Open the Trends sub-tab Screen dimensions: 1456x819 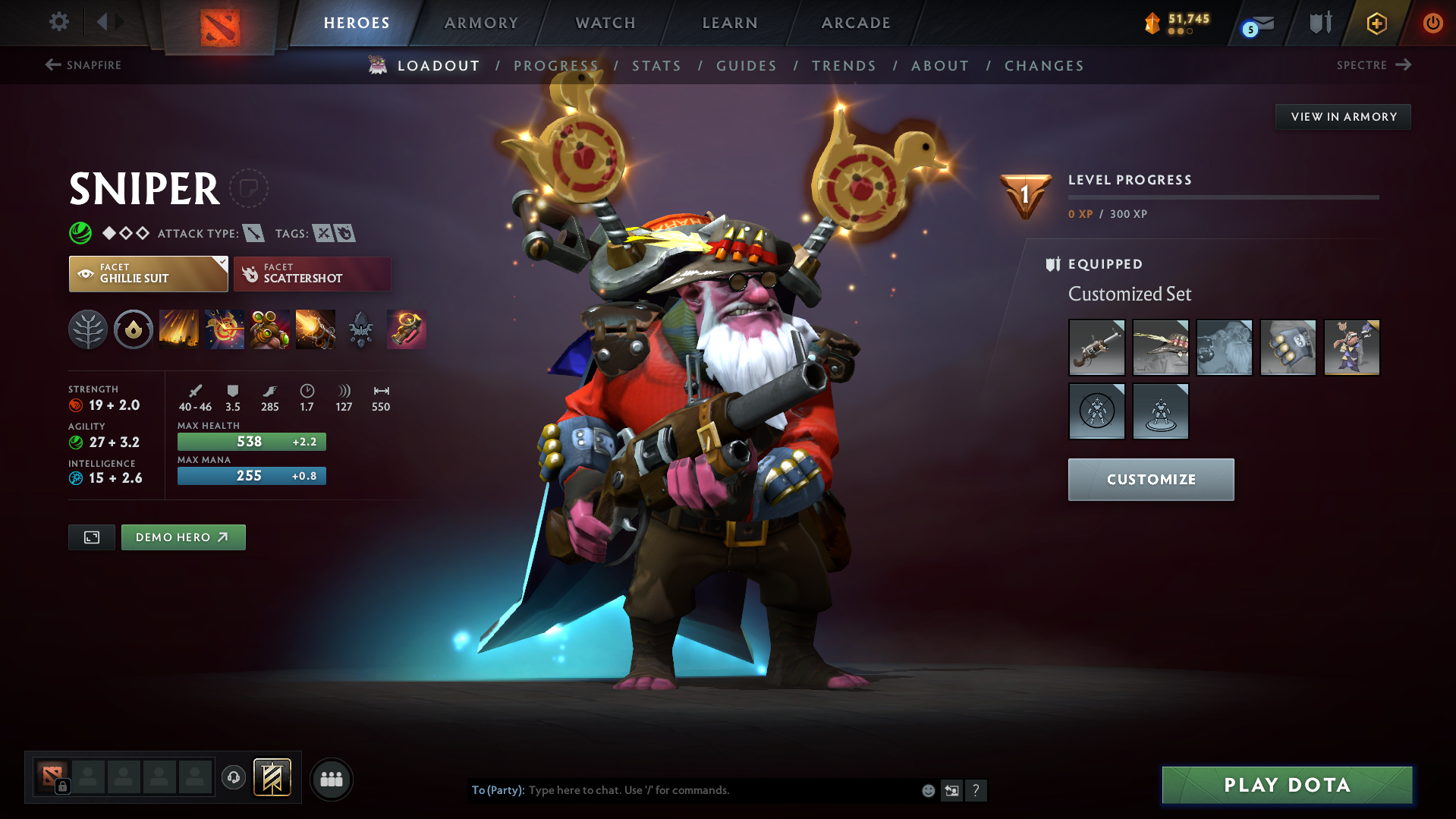(x=844, y=66)
